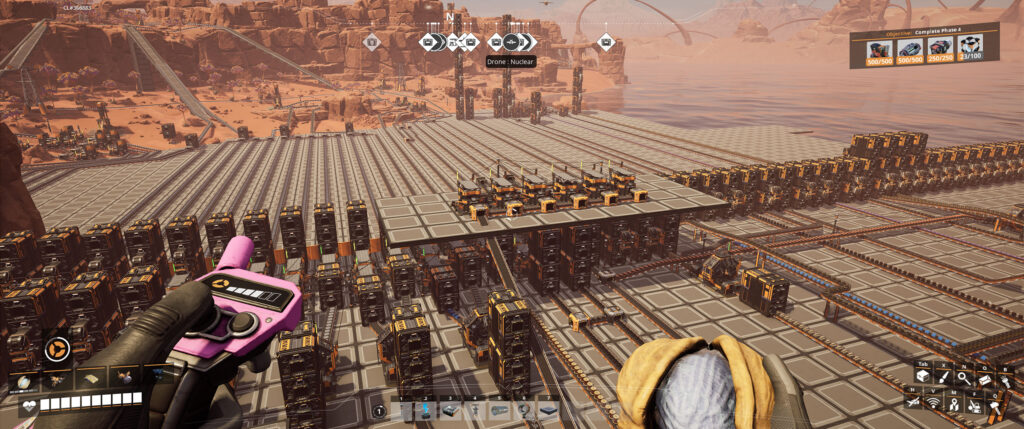Activate the paintbrush customizer icon
Image resolution: width=1024 pixels, height=429 pixels.
pyautogui.click(x=942, y=377)
